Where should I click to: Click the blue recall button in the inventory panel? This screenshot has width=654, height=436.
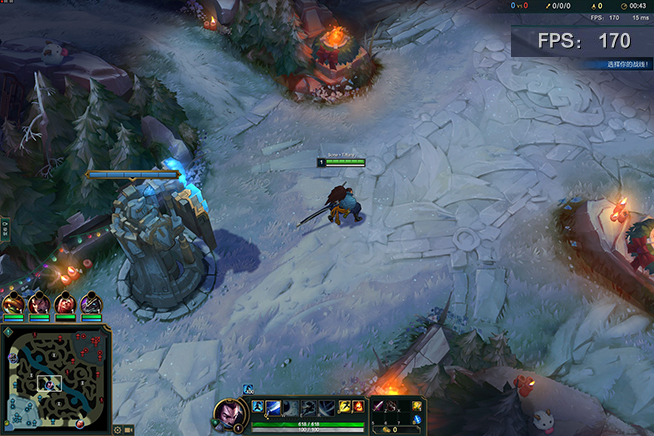point(417,420)
